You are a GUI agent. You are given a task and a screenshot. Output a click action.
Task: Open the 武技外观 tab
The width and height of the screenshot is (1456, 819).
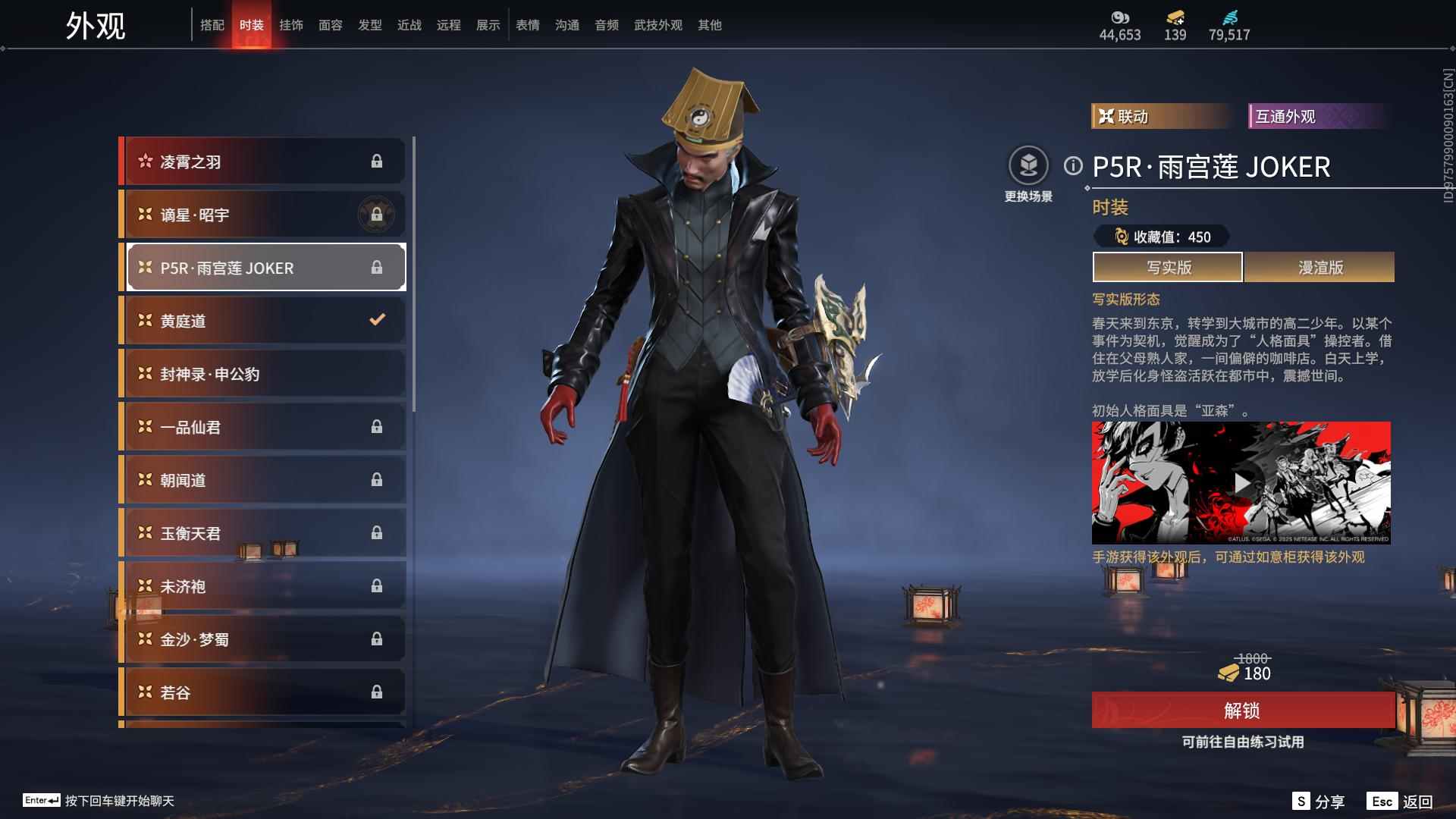tap(658, 25)
